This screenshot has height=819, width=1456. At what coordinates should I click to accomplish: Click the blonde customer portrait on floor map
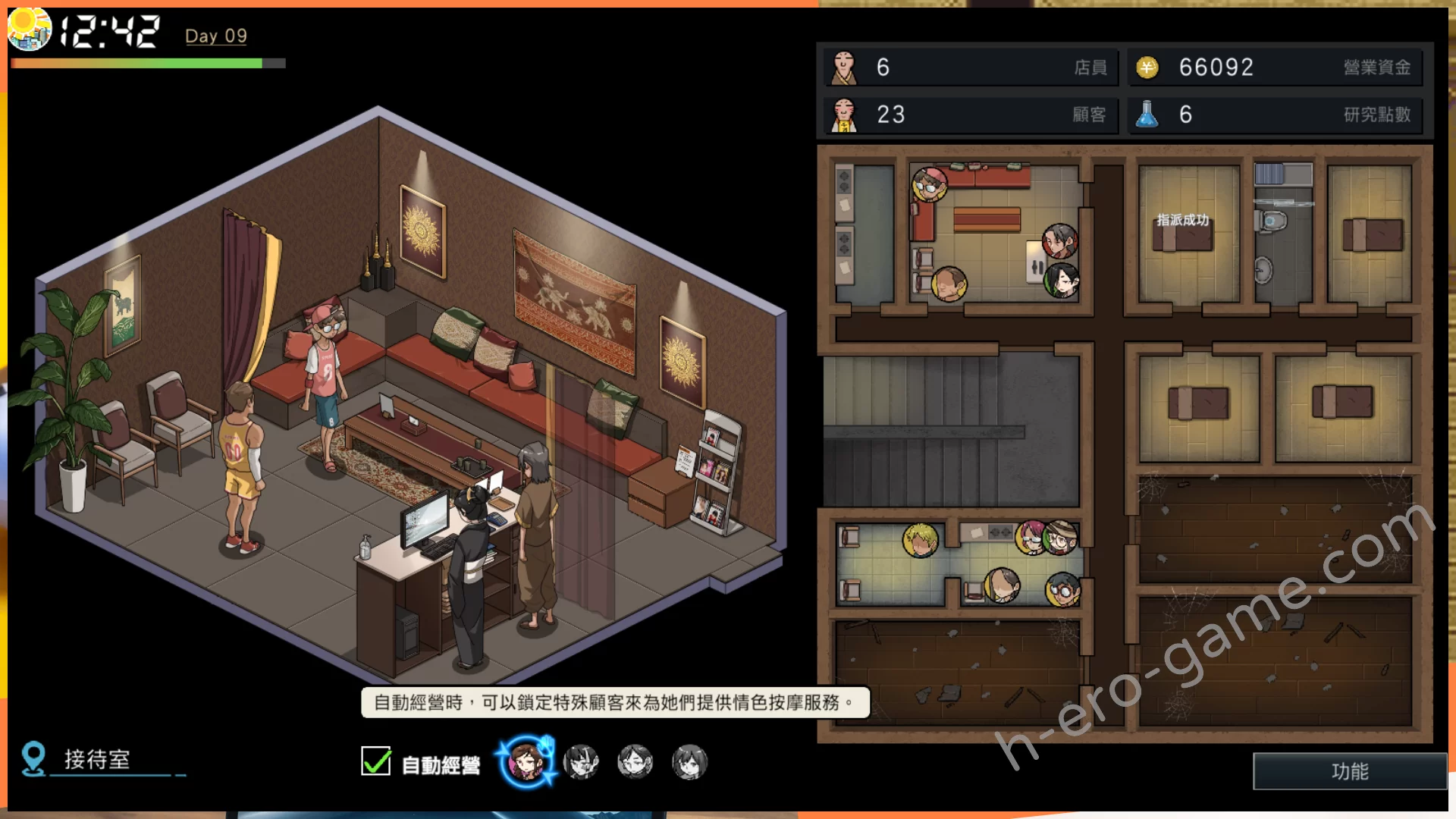click(921, 541)
